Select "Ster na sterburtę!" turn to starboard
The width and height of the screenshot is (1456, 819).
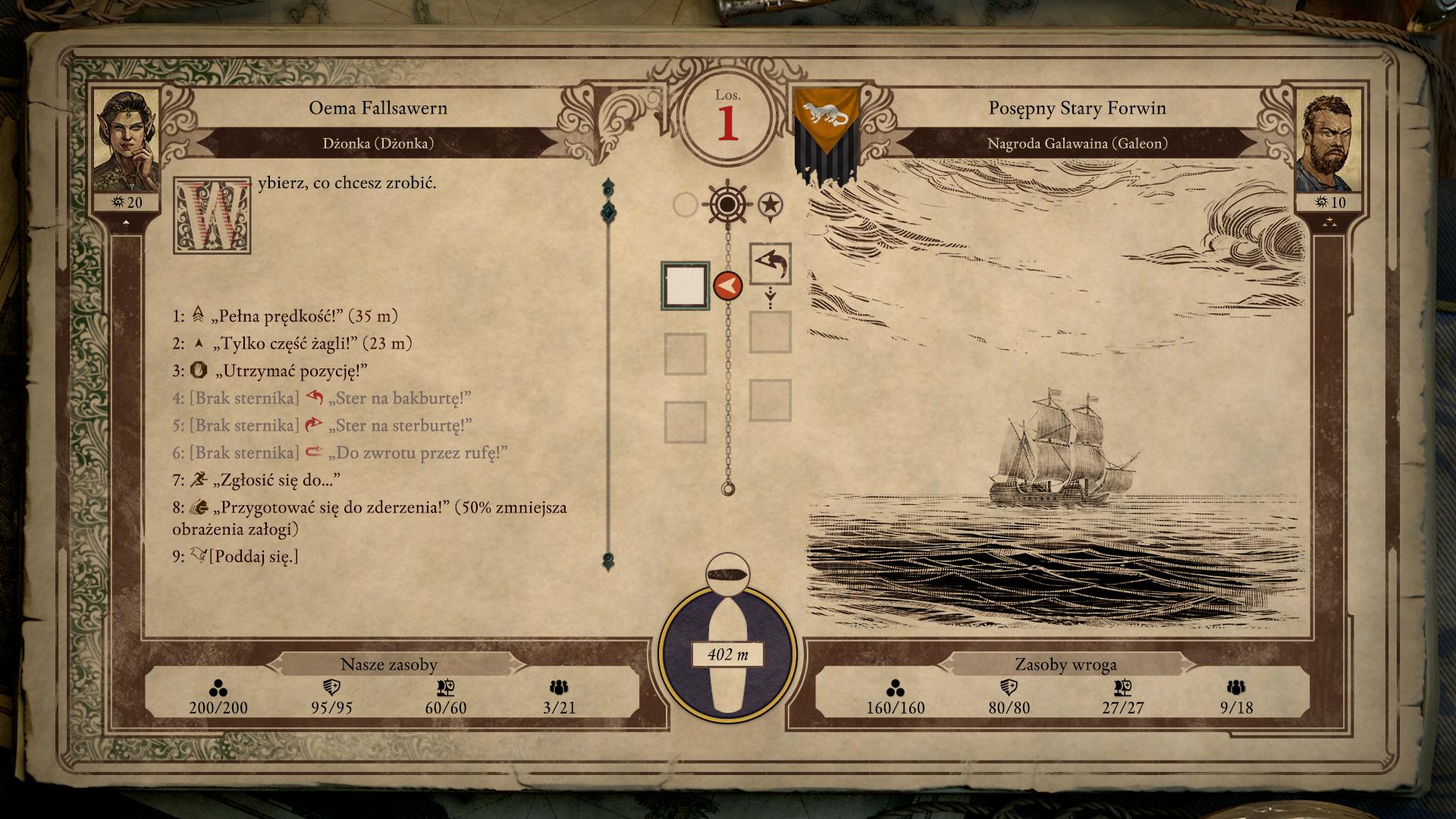[x=399, y=425]
